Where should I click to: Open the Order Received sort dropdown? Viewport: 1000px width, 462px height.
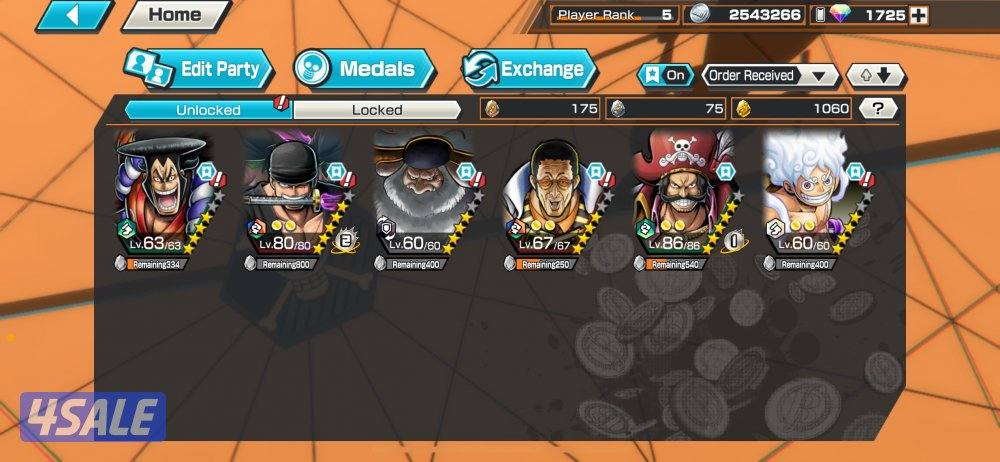[x=770, y=75]
